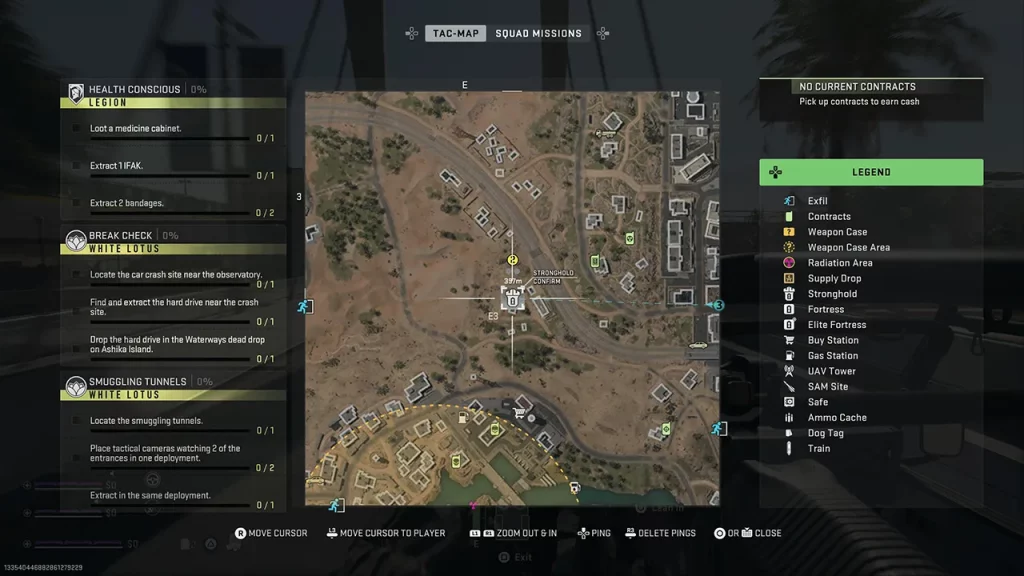1024x576 pixels.
Task: Open the Health Conscious mission
Action: (134, 89)
